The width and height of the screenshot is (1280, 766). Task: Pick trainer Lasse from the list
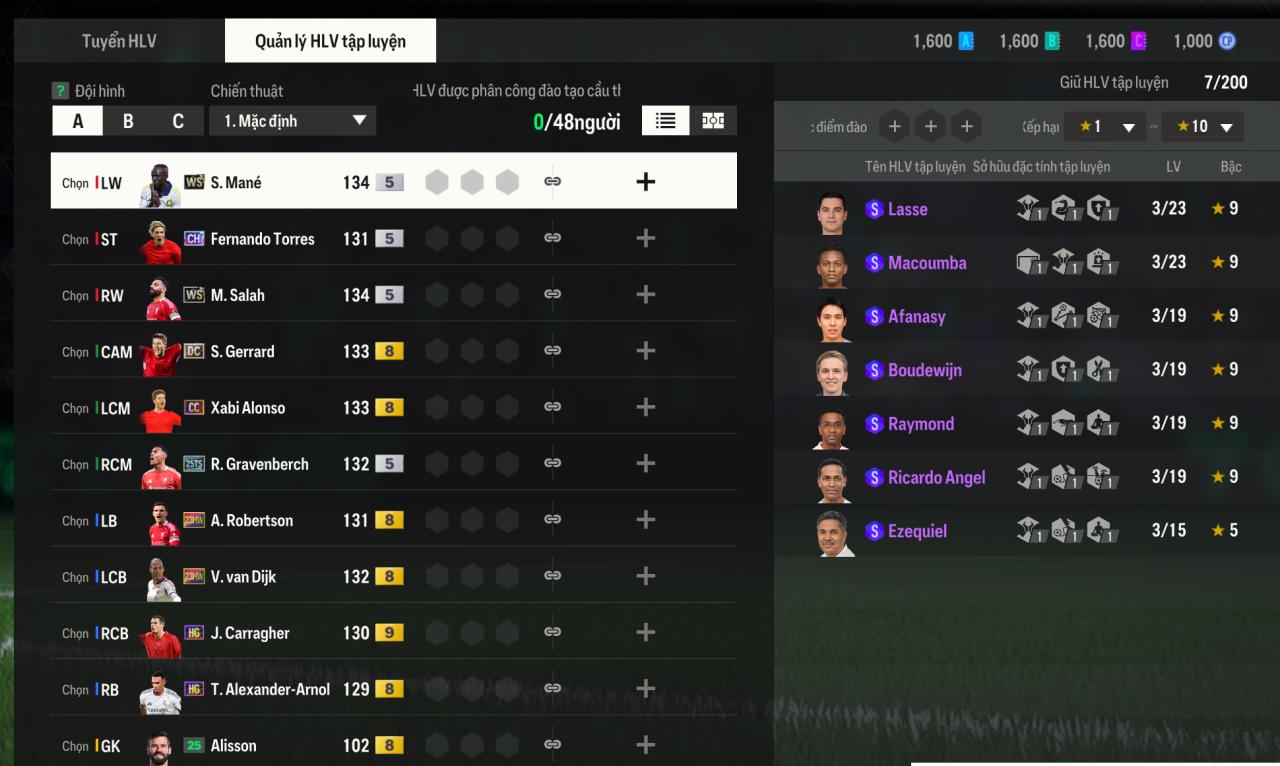click(907, 209)
